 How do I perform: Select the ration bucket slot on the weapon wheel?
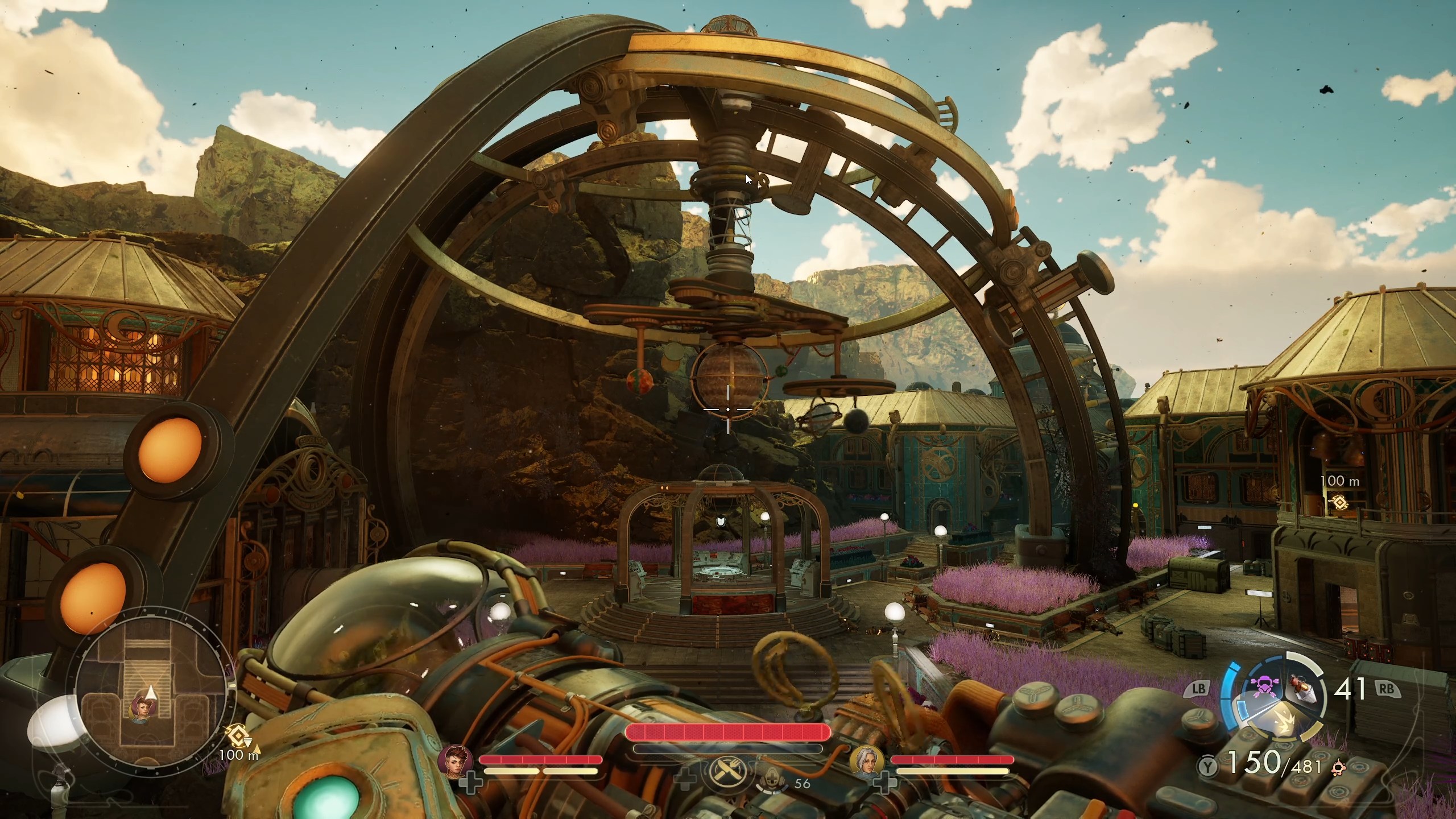click(x=1301, y=688)
